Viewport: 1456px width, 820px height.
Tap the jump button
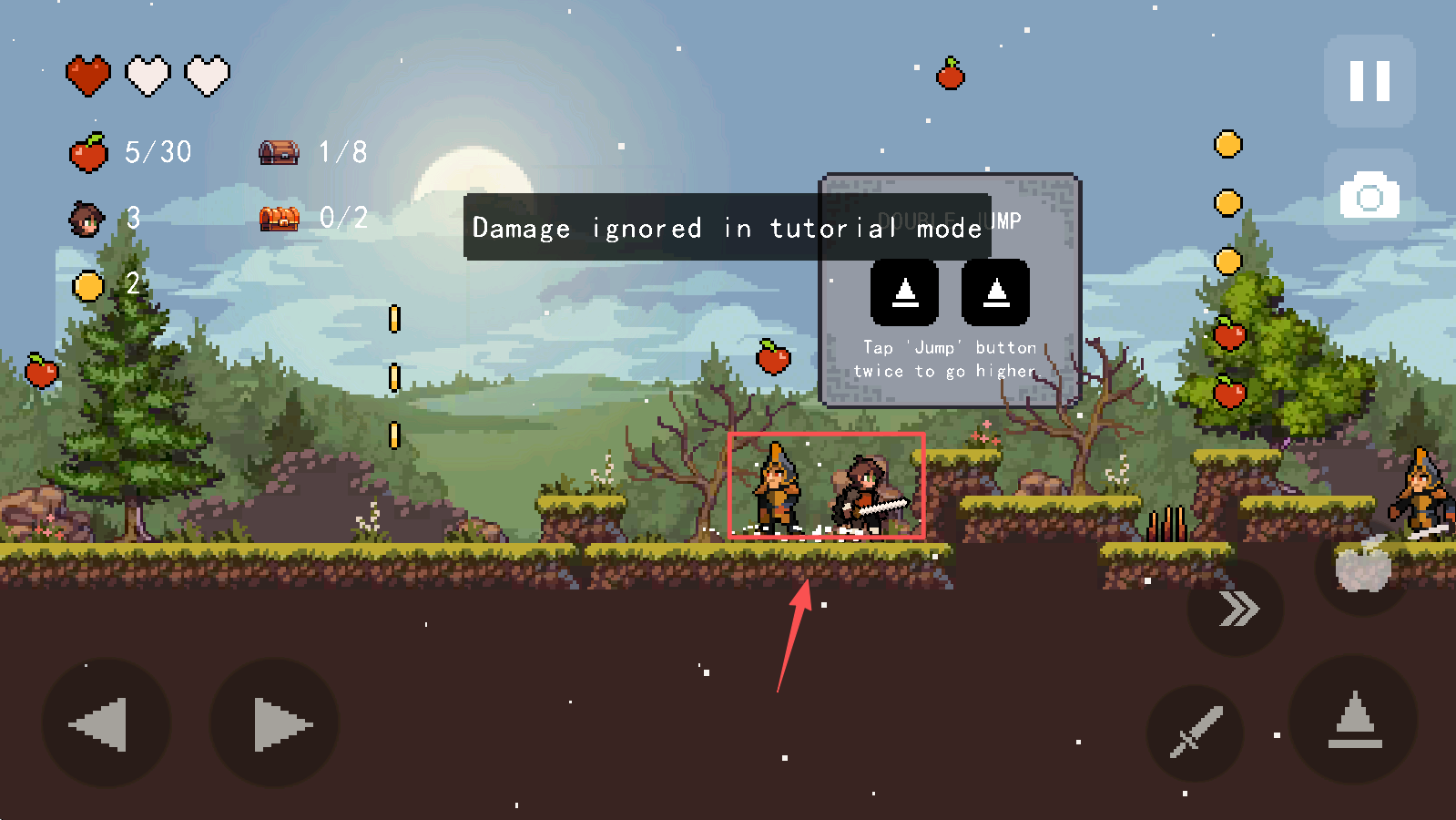pyautogui.click(x=1354, y=721)
